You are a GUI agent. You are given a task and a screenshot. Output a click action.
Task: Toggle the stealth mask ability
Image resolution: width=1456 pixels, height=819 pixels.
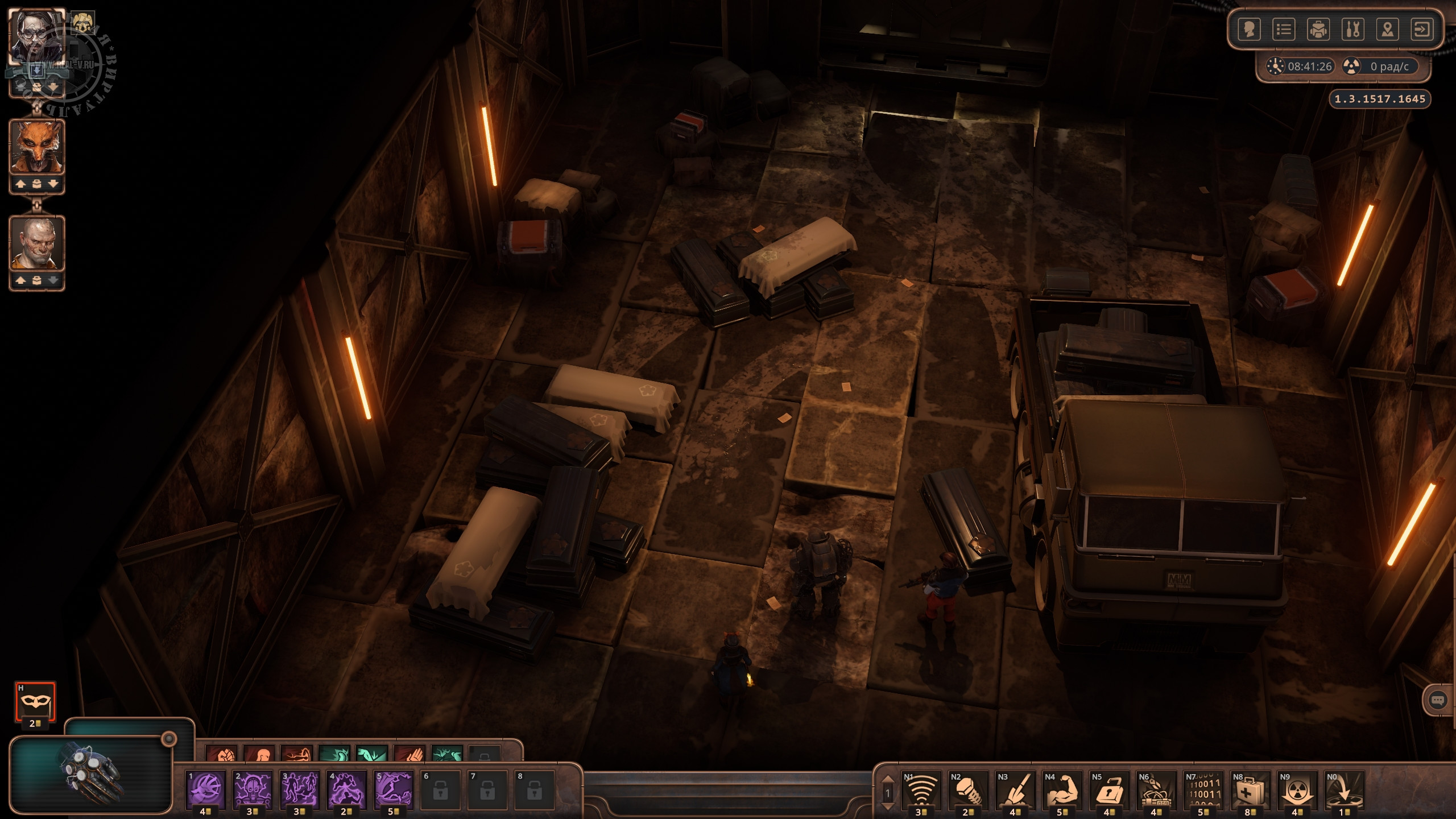(35, 702)
